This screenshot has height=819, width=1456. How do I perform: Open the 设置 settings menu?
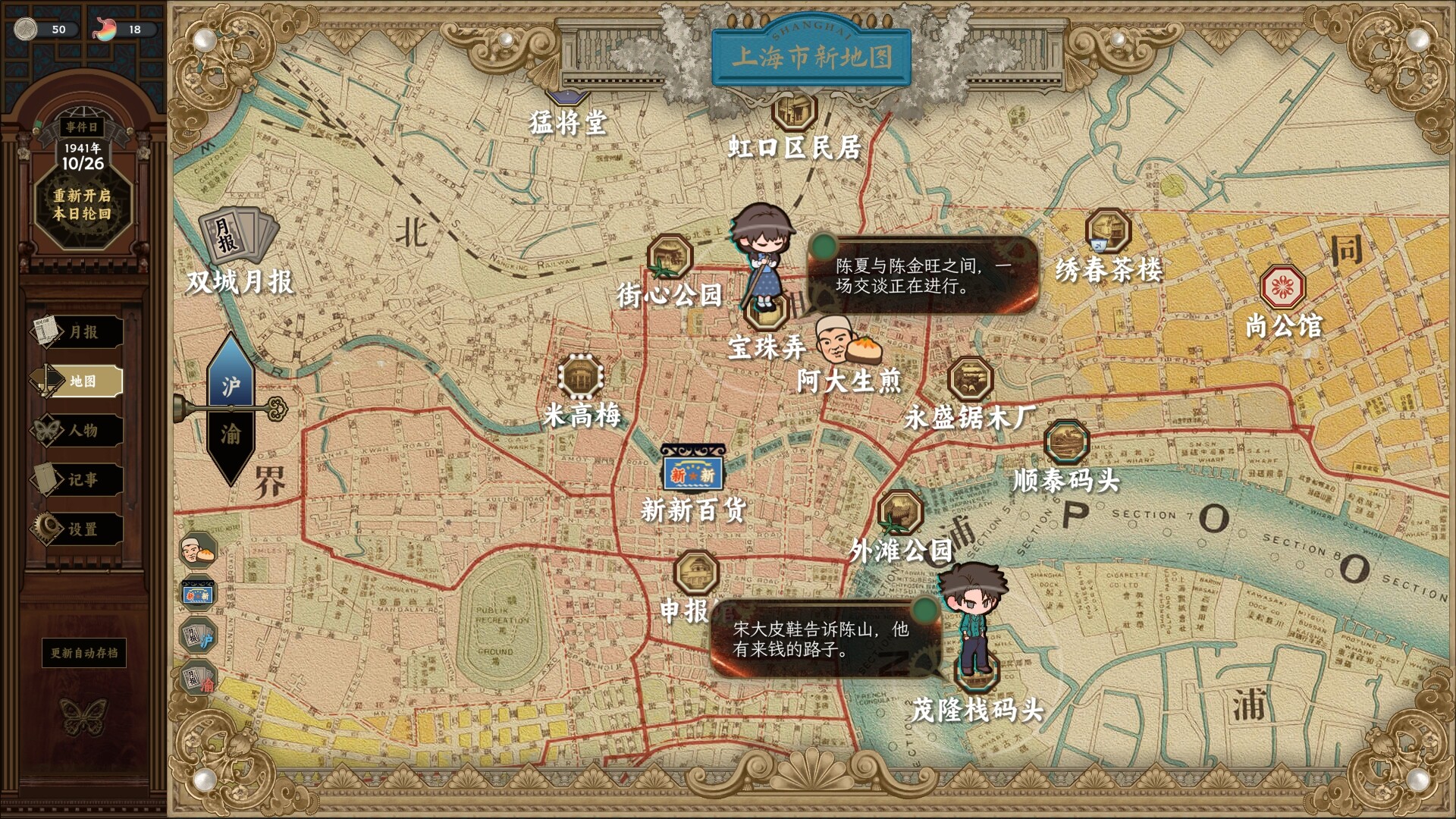[x=82, y=529]
